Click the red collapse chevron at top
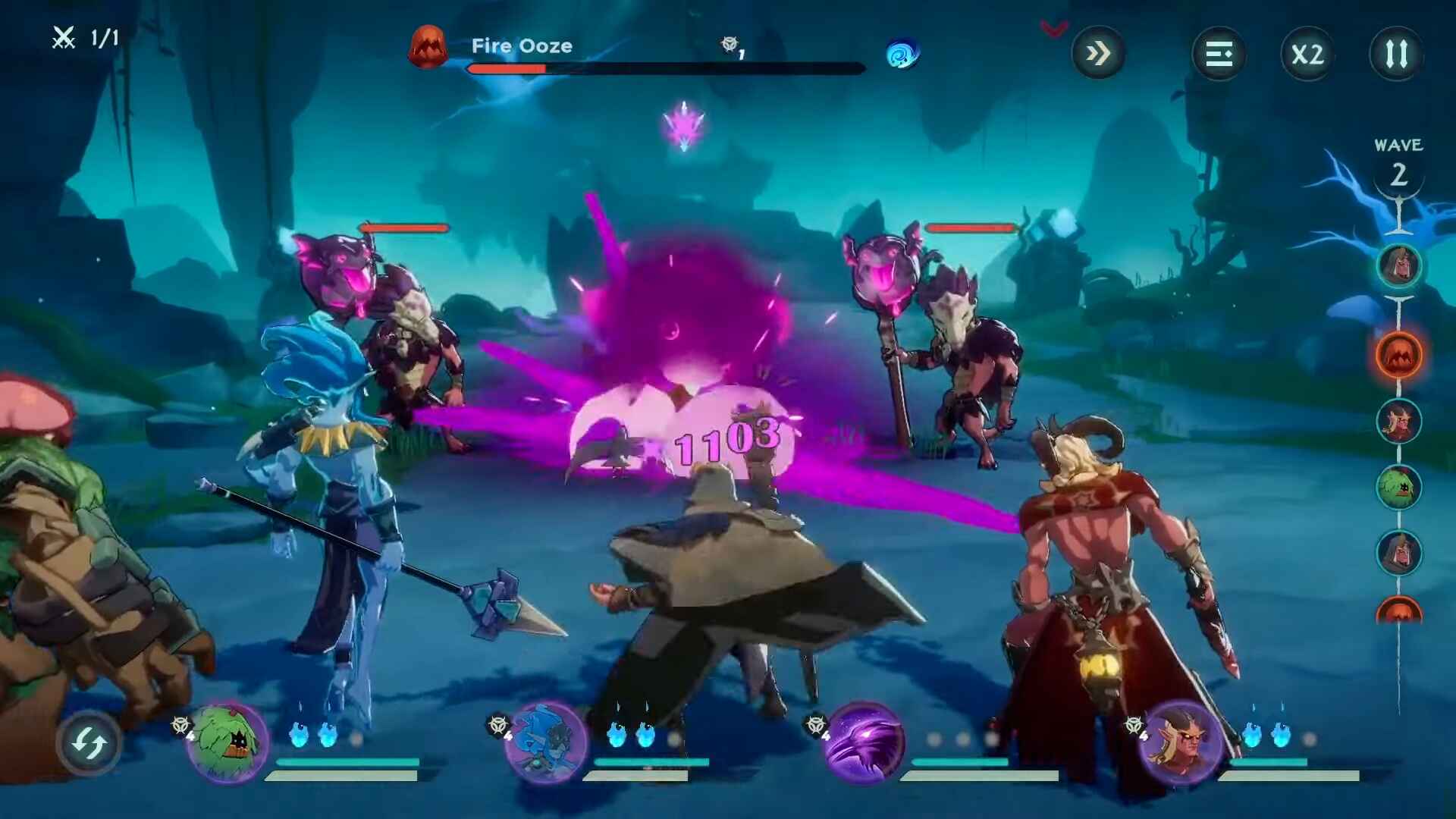This screenshot has width=1456, height=819. pyautogui.click(x=1054, y=30)
